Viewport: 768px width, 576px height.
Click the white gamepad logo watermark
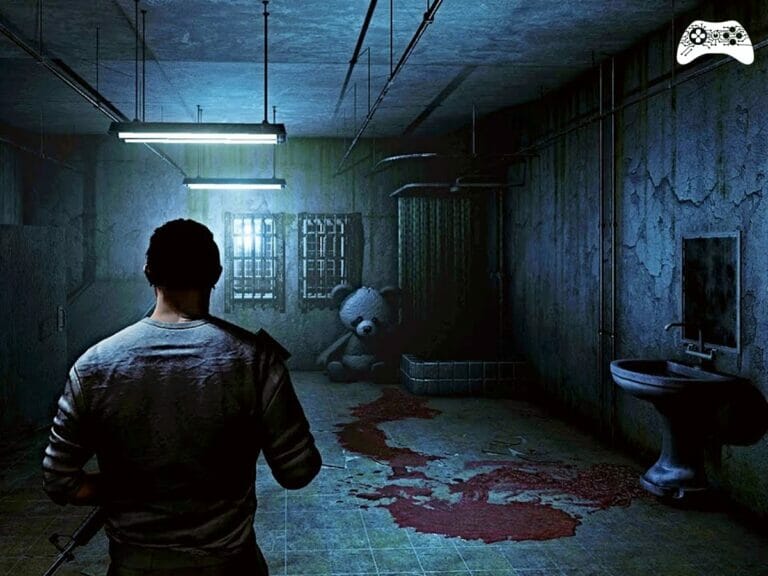click(x=714, y=42)
